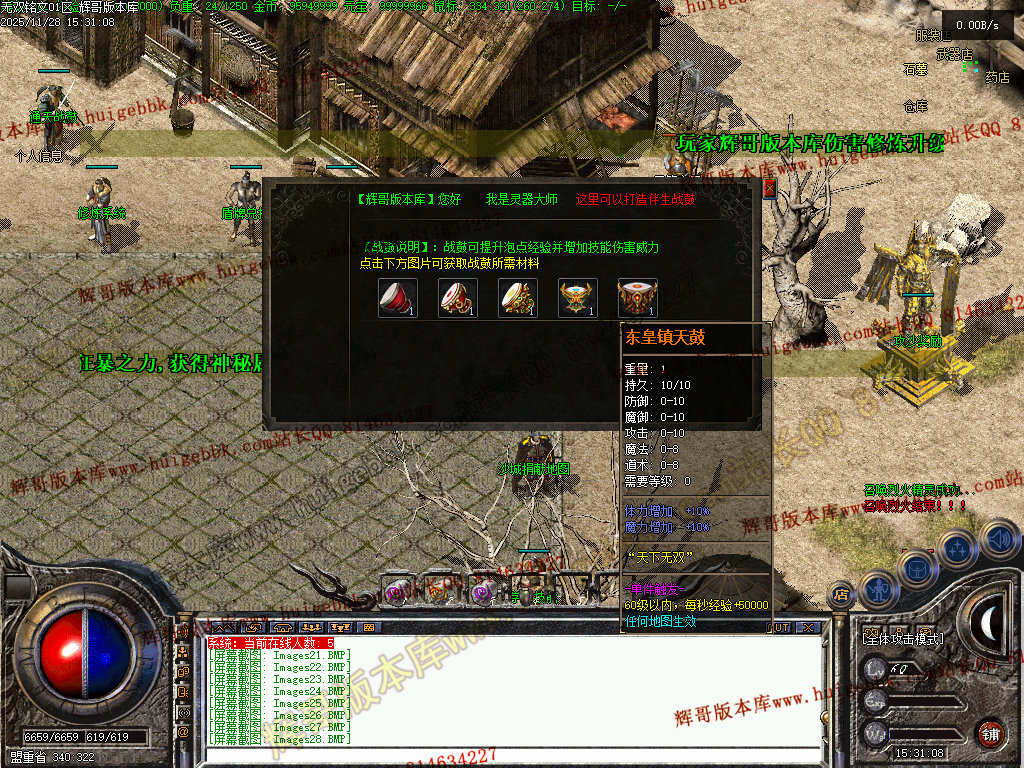This screenshot has width=1024, height=768.
Task: Switch the all-attack mode label
Action: click(902, 638)
